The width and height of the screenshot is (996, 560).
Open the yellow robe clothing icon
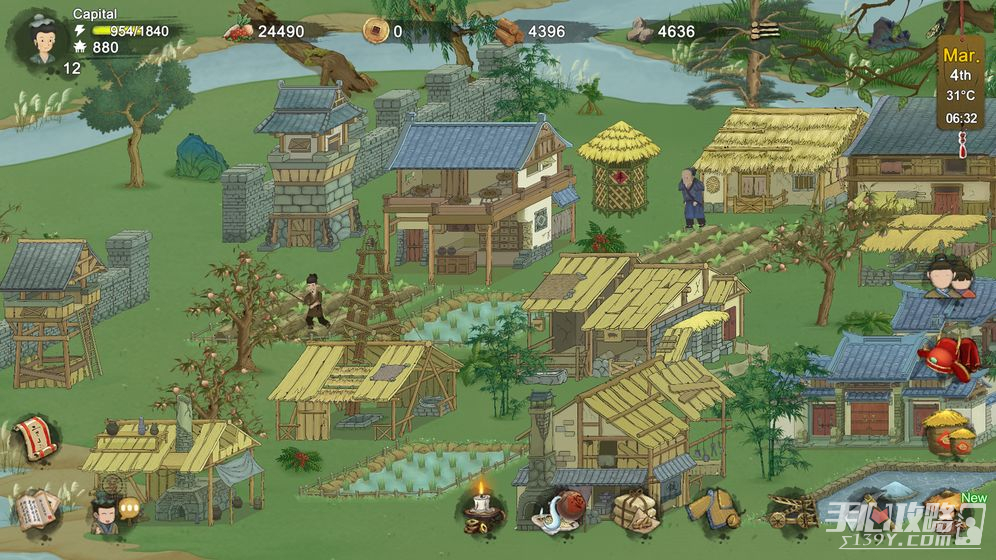715,508
